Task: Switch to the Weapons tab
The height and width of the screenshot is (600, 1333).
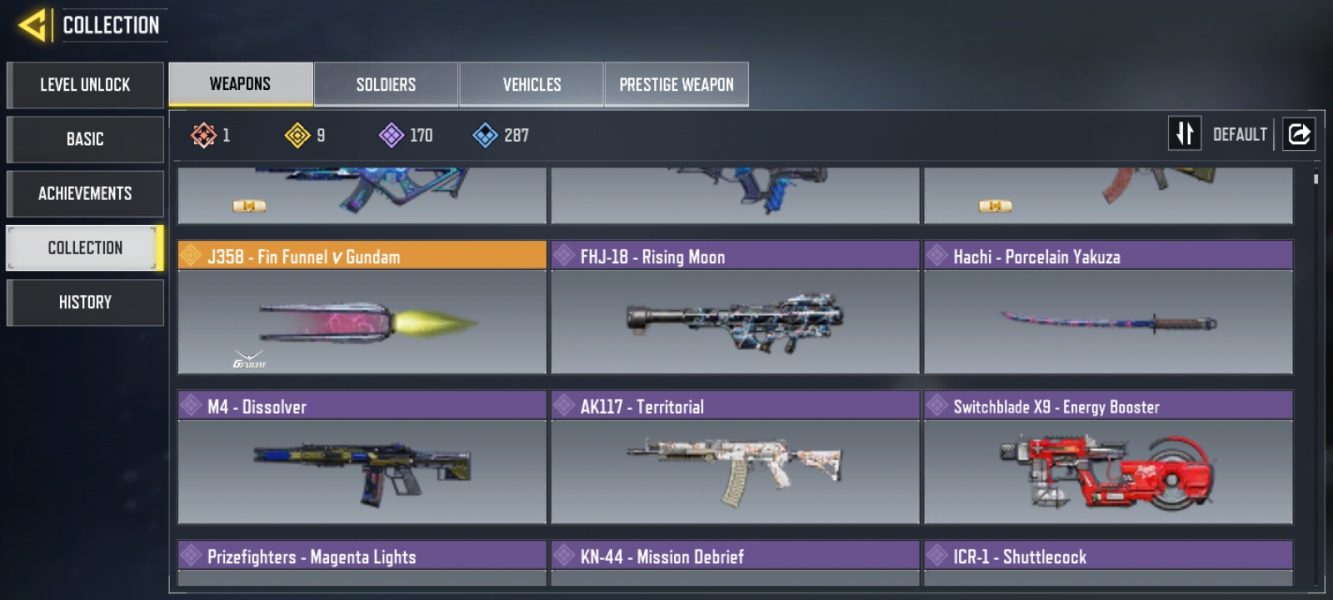Action: (240, 84)
